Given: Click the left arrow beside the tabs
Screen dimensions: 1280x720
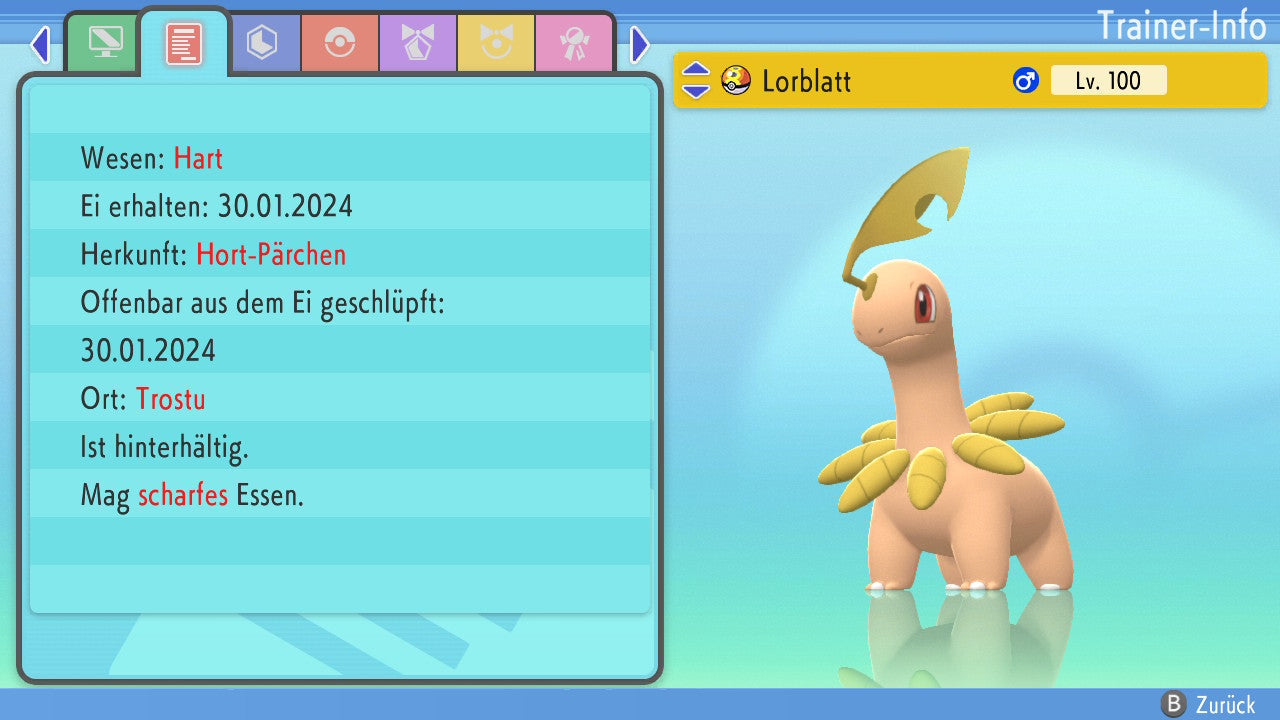Looking at the screenshot, I should click(40, 44).
